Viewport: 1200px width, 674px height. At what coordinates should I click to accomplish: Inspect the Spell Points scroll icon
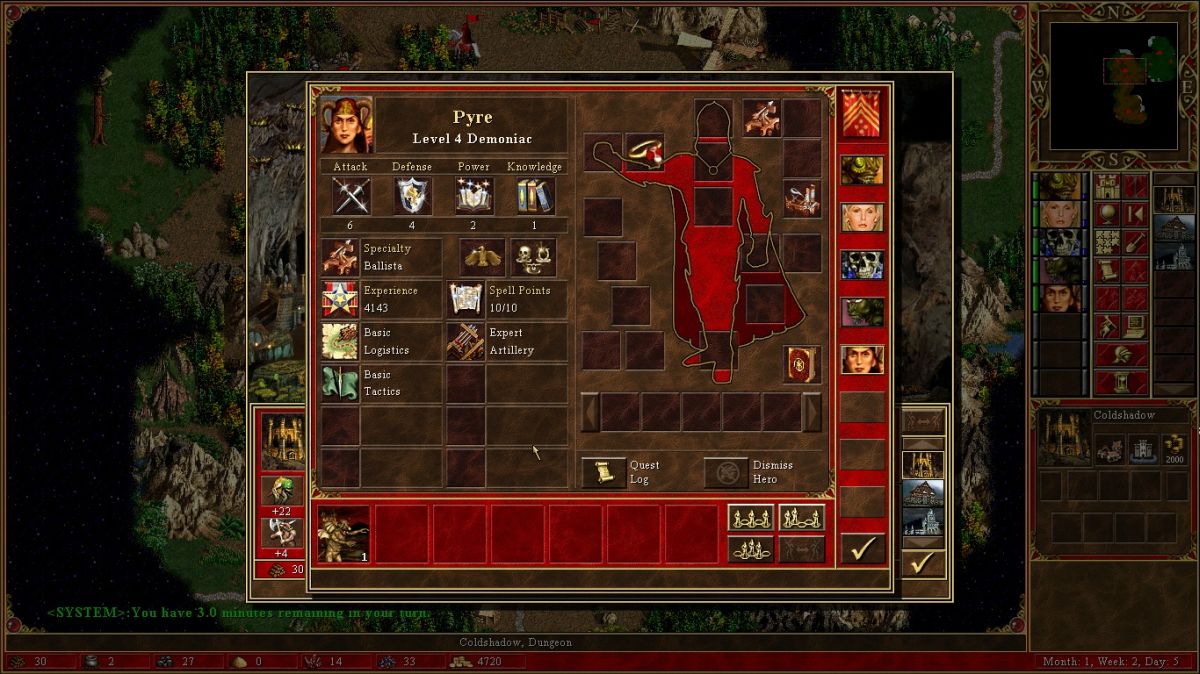pos(466,299)
